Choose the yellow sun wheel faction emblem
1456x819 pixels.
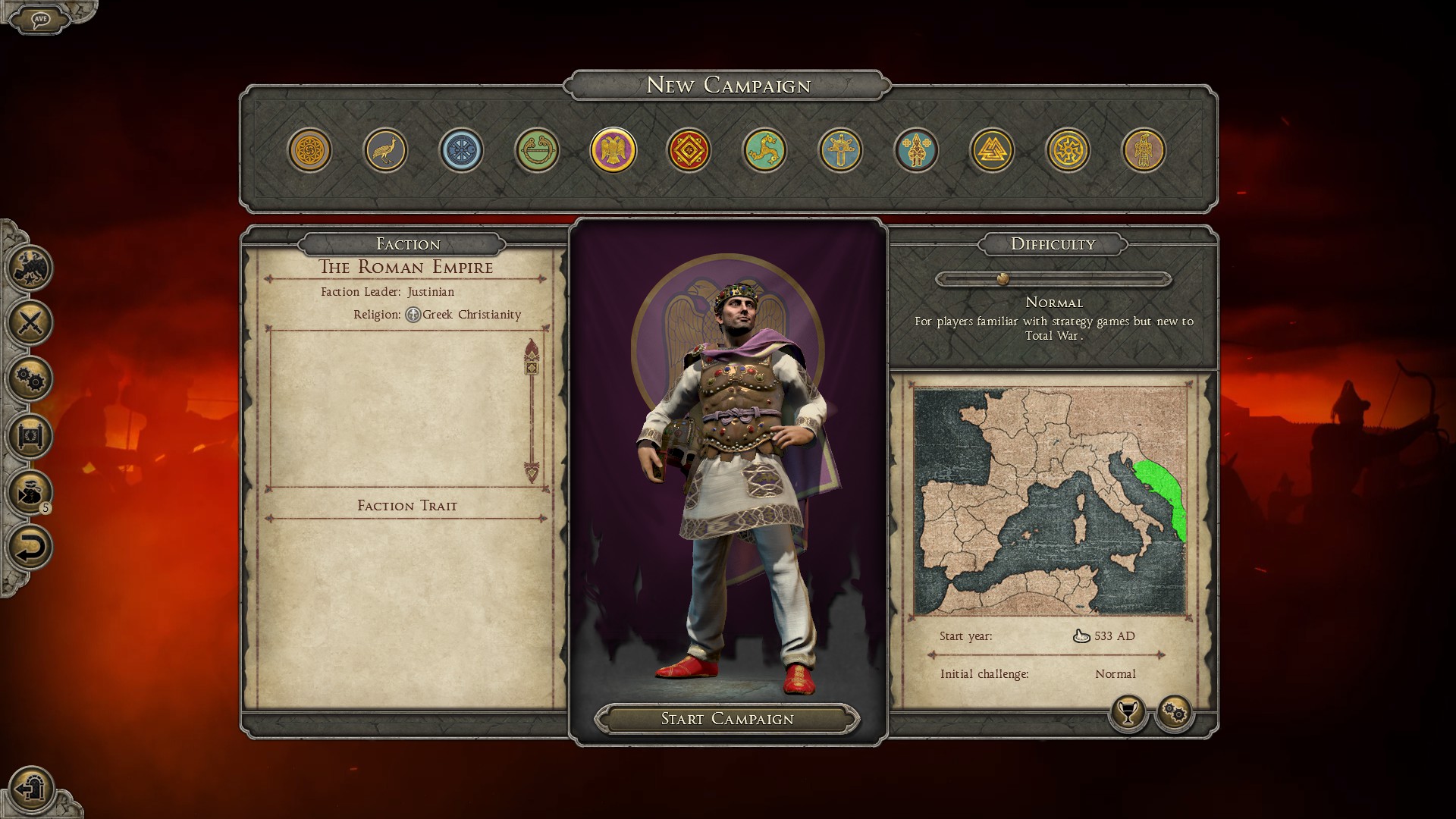pos(1068,150)
